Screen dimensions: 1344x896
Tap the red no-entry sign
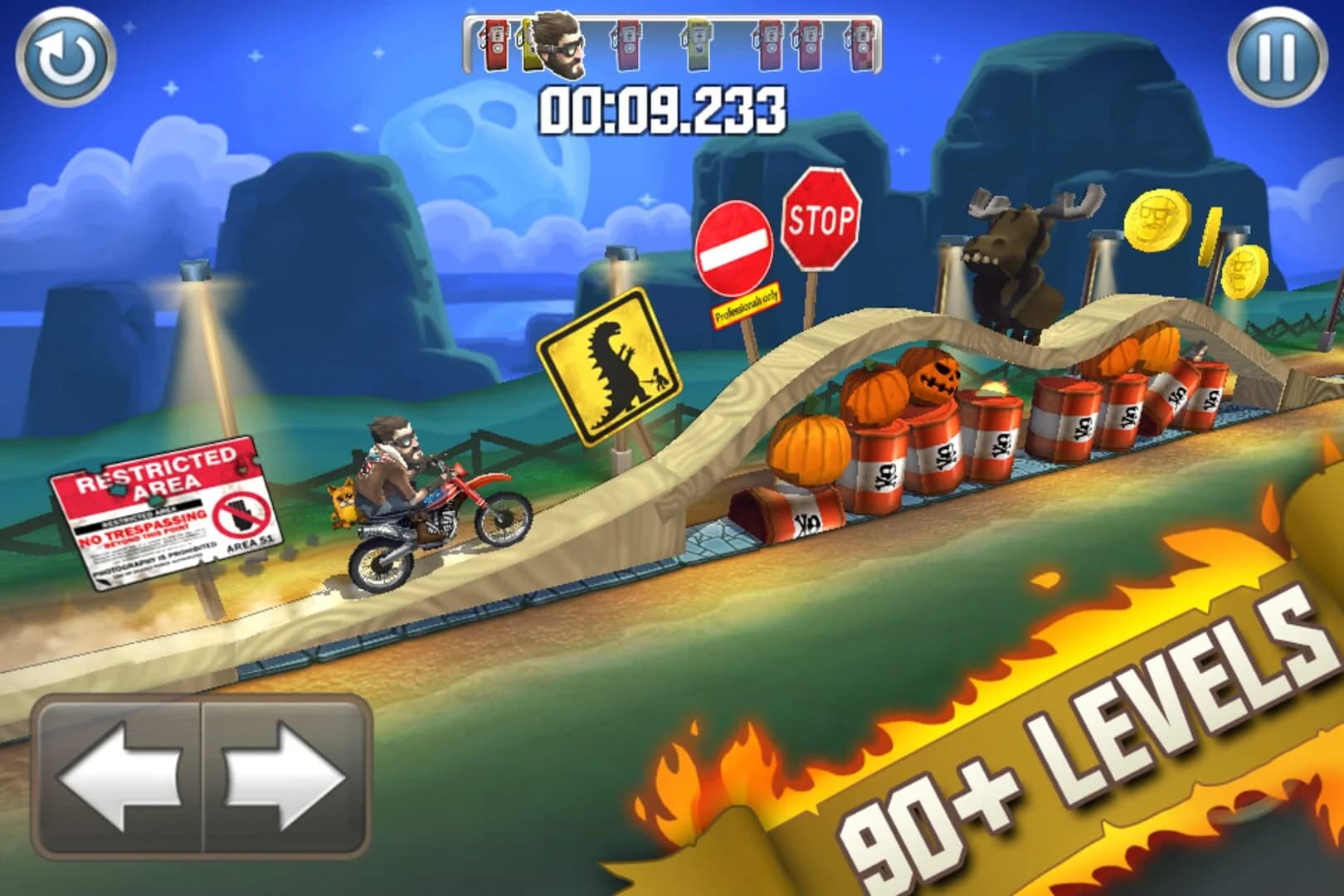coord(735,246)
